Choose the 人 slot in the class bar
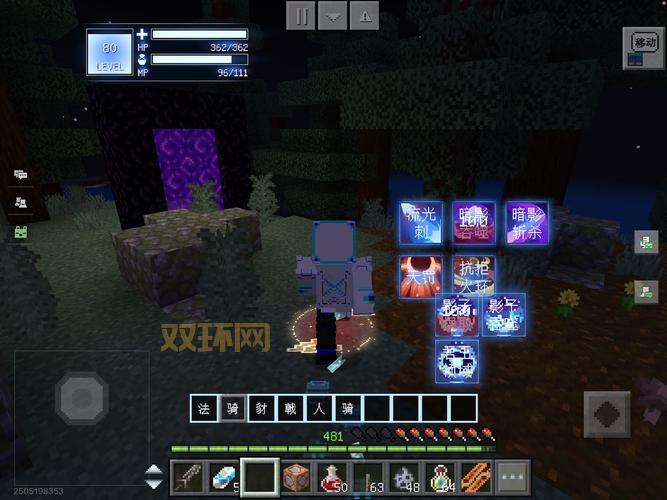 point(319,408)
